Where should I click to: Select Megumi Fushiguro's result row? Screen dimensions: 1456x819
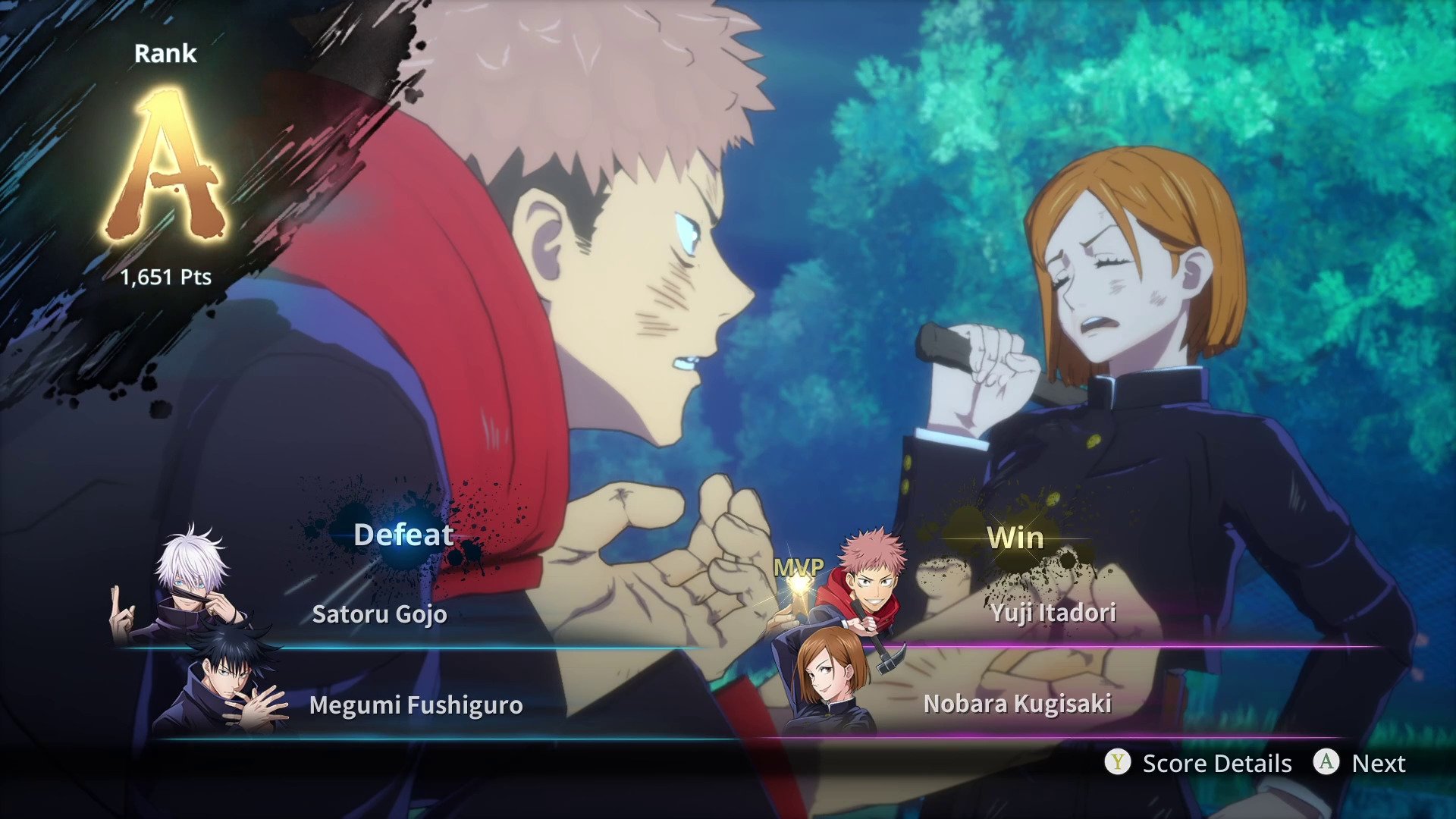point(416,704)
